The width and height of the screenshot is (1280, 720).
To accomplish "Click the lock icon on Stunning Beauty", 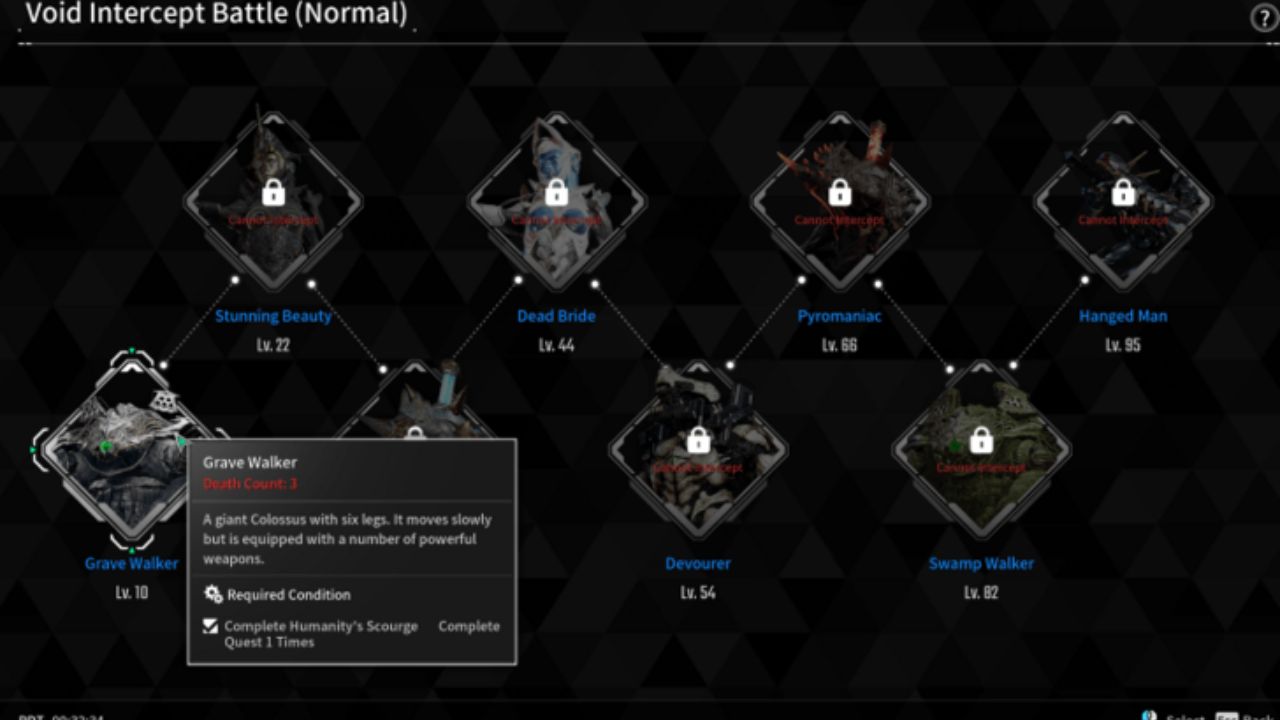I will coord(273,192).
